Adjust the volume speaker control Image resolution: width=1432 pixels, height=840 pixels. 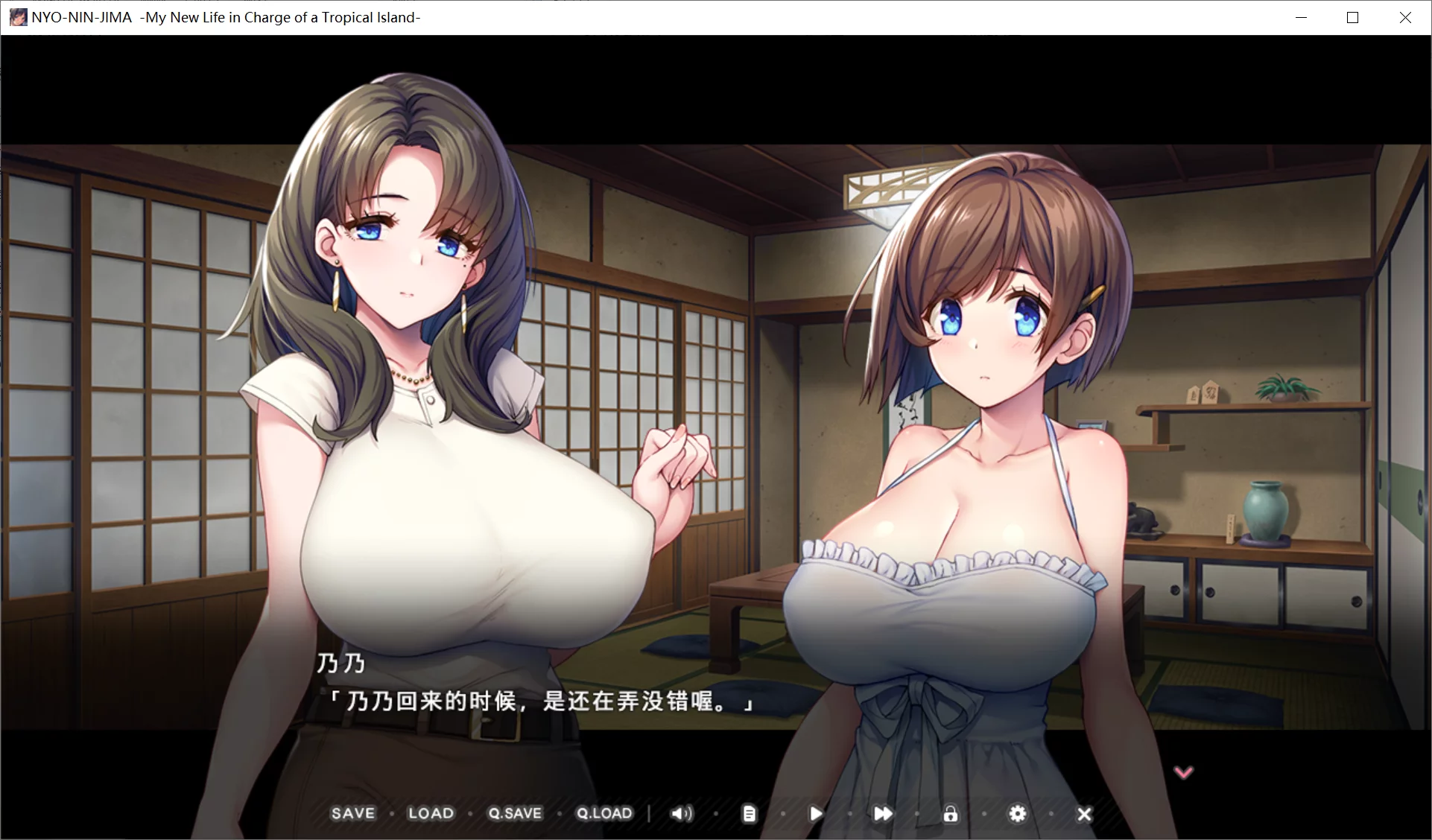(x=681, y=813)
